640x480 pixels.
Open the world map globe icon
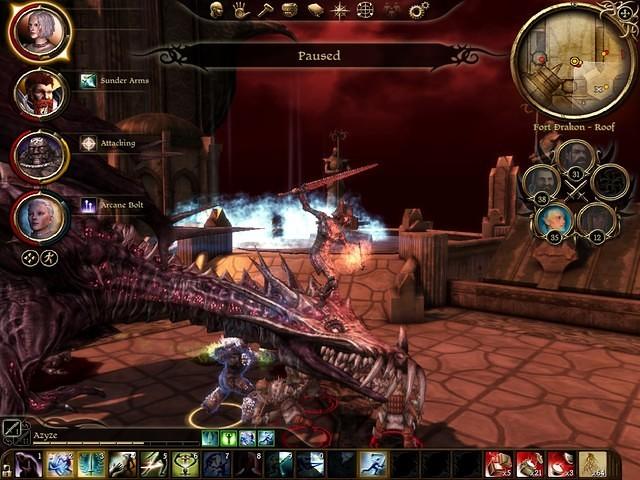(365, 10)
